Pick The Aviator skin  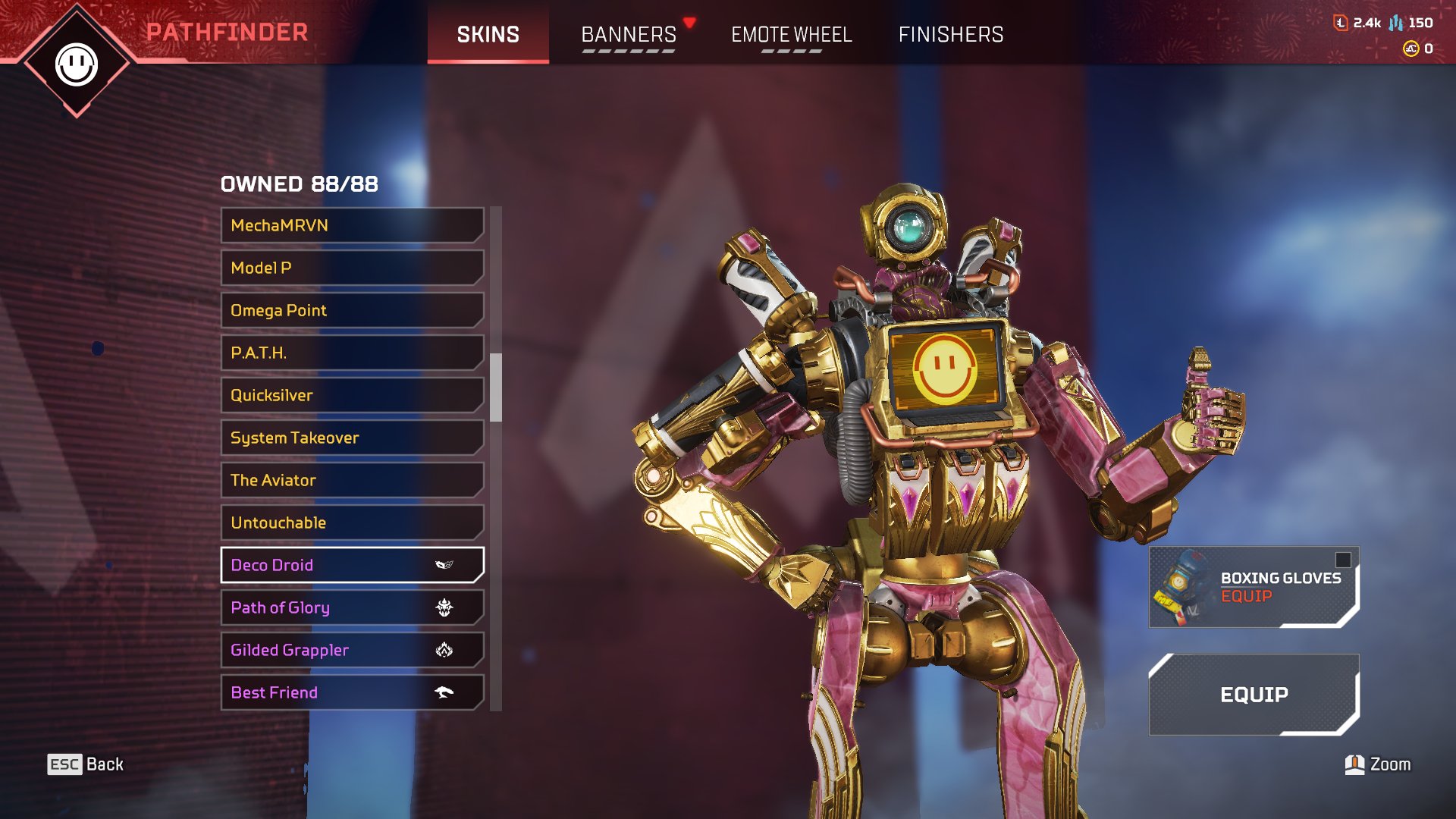[x=352, y=480]
